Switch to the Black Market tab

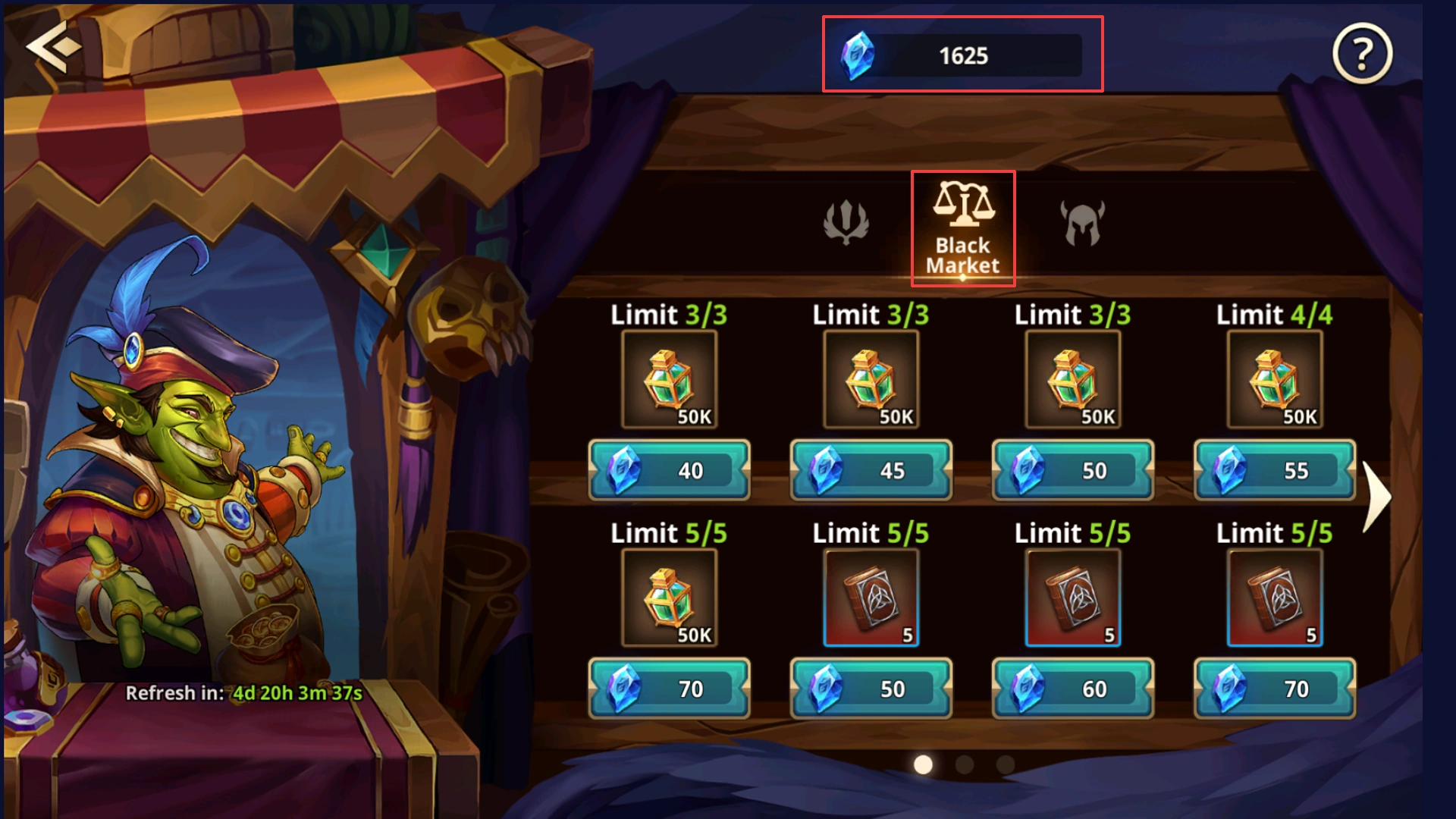962,227
